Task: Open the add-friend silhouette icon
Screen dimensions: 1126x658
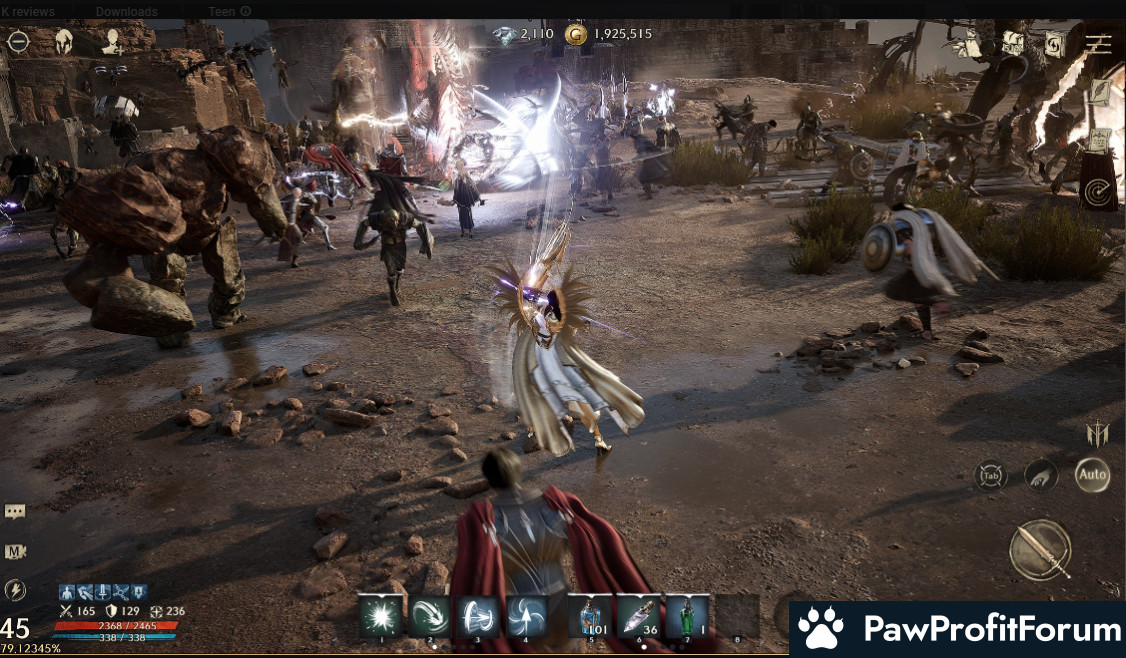Action: tap(112, 42)
